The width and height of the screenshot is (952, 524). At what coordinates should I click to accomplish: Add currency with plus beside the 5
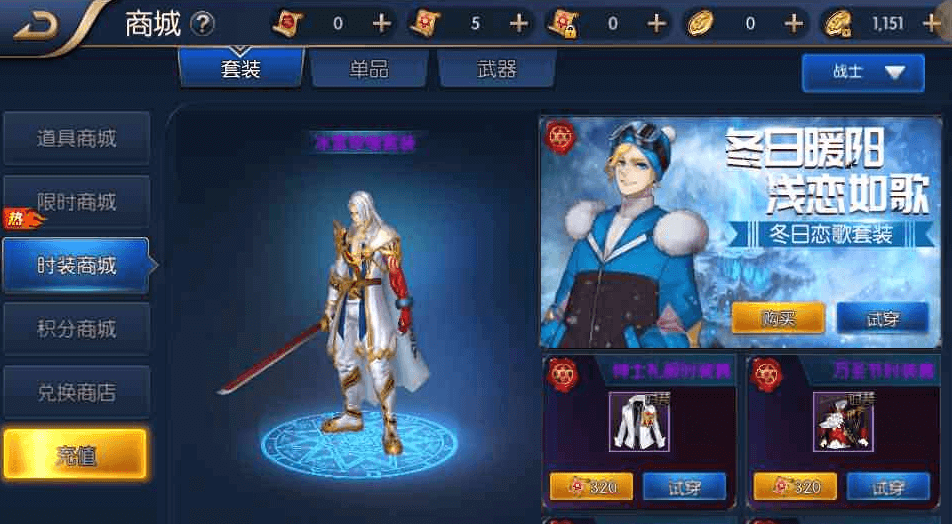(518, 23)
